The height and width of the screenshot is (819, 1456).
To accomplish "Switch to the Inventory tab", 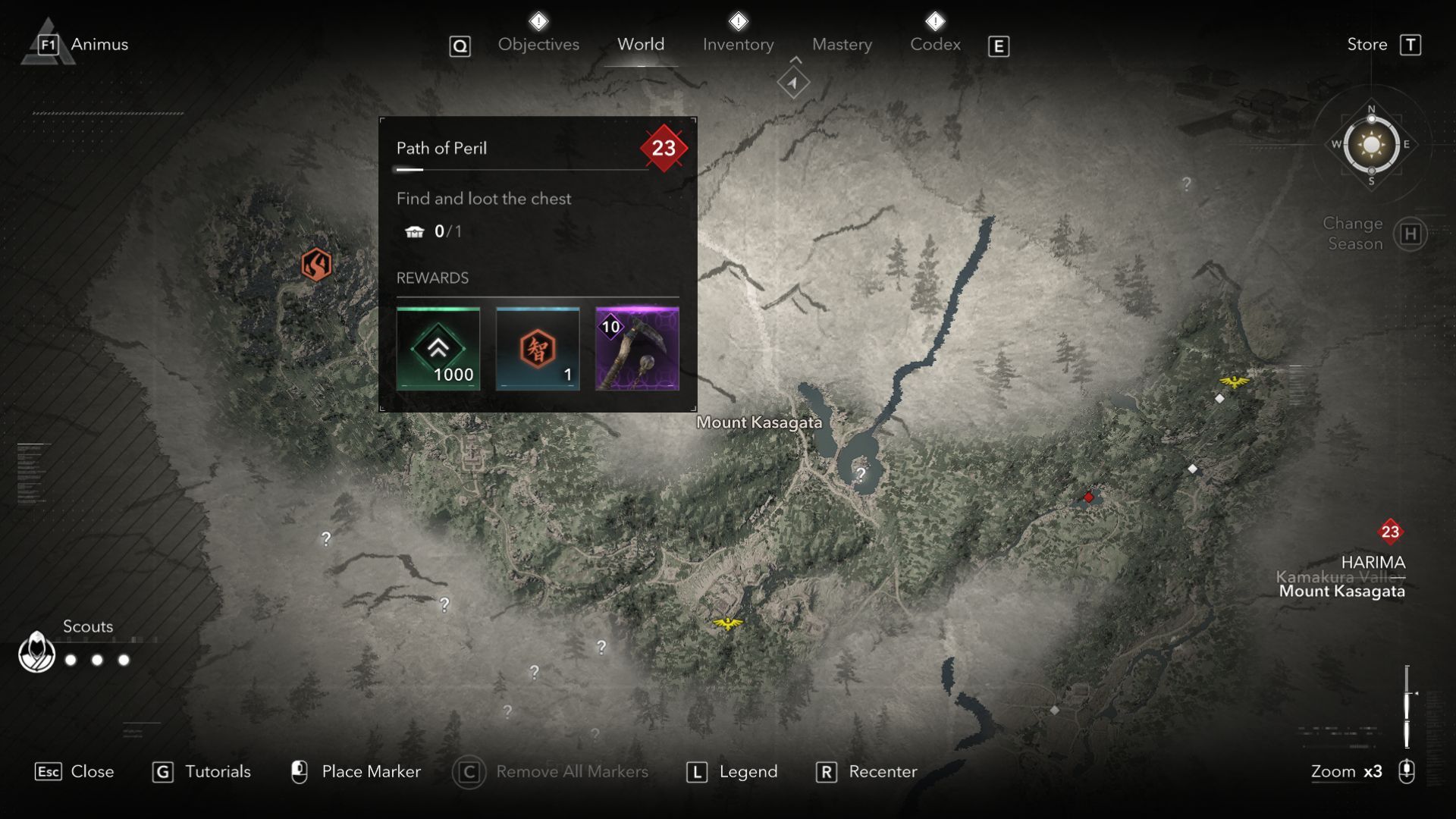I will click(x=737, y=44).
